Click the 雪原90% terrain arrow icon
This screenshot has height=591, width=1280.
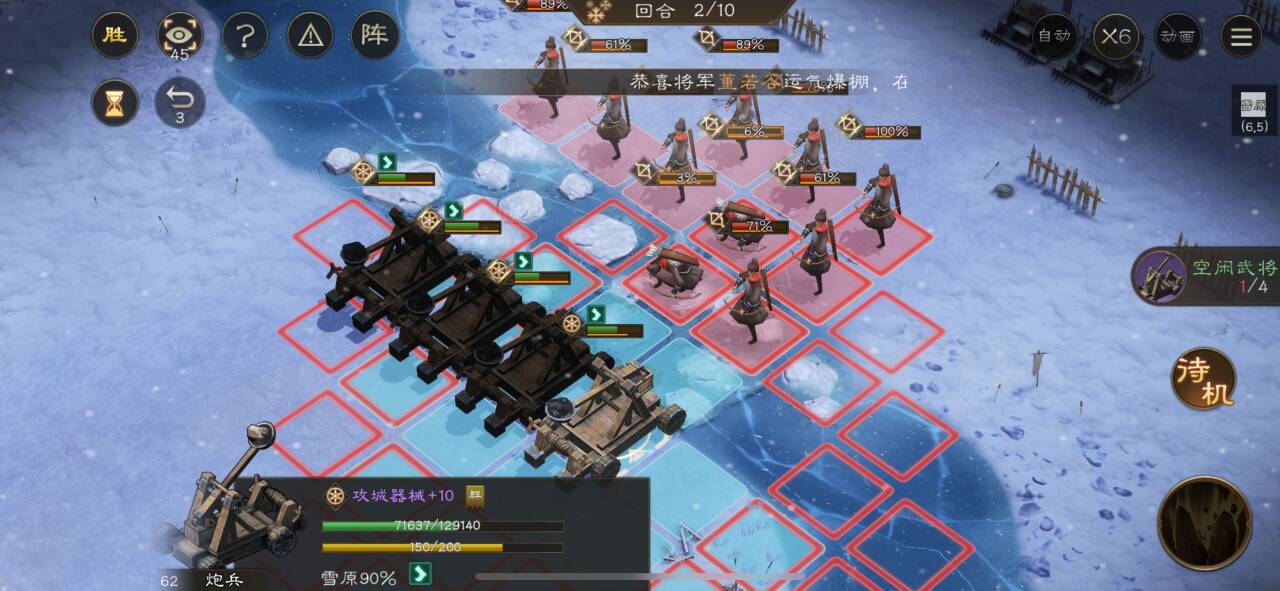(421, 574)
